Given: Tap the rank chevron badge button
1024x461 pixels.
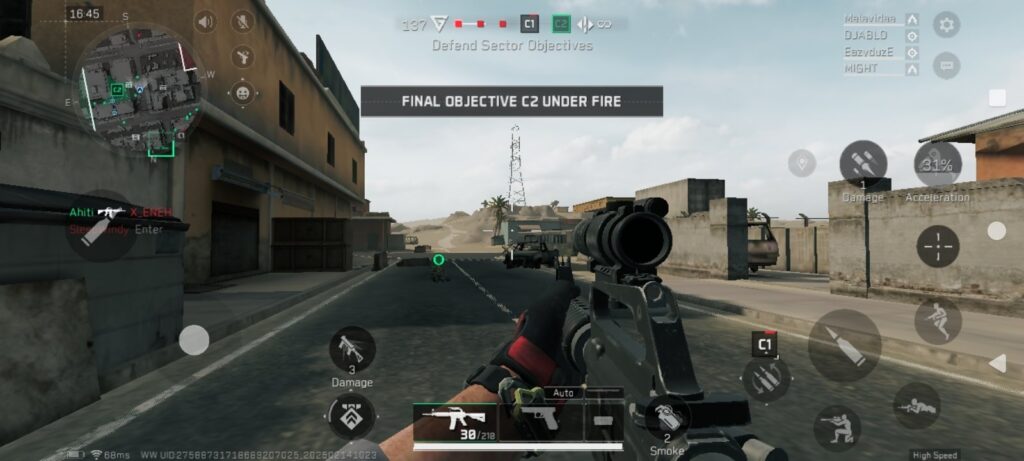Looking at the screenshot, I should pyautogui.click(x=352, y=416).
